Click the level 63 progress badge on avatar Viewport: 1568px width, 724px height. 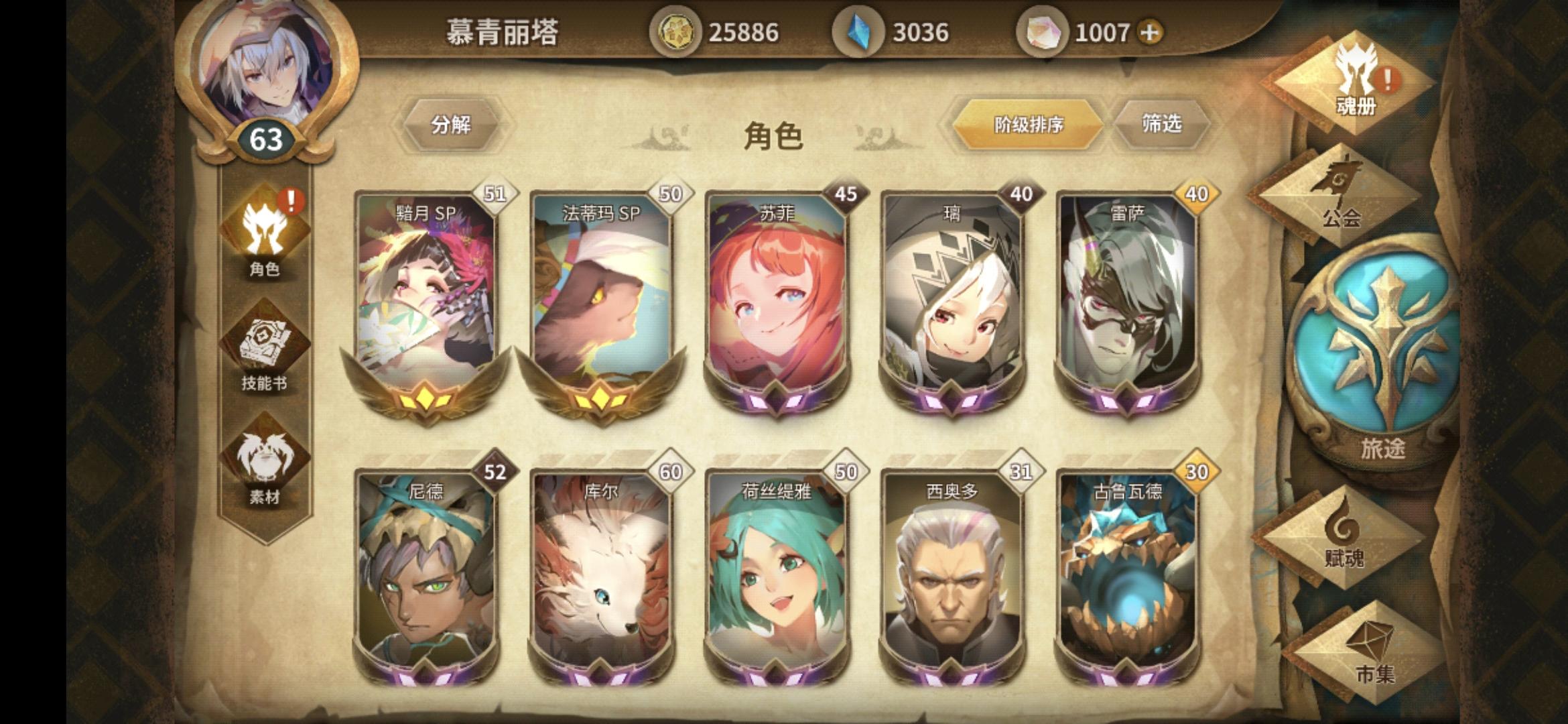[267, 139]
